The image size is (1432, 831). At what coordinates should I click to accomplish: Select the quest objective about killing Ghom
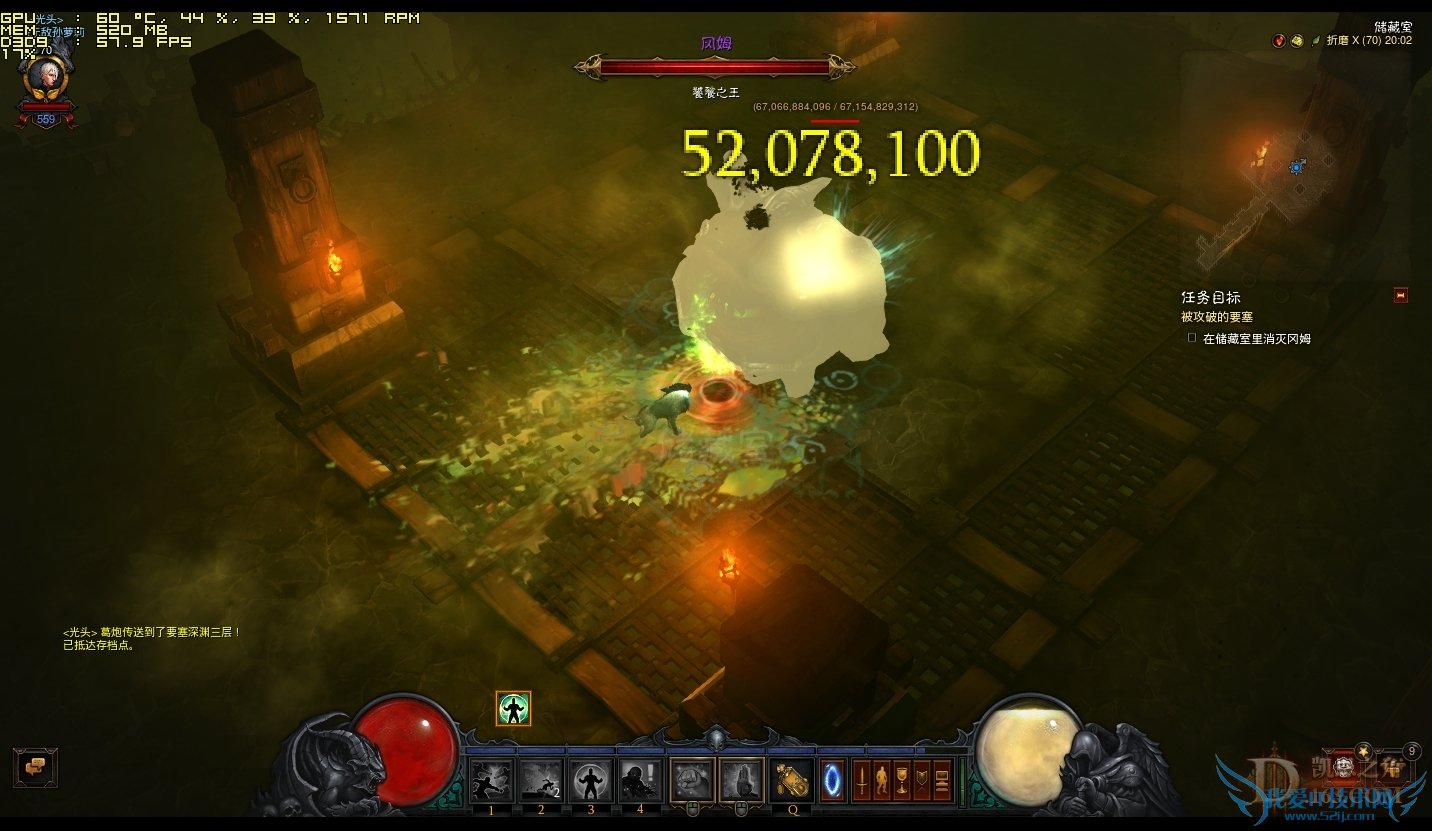pos(1256,339)
